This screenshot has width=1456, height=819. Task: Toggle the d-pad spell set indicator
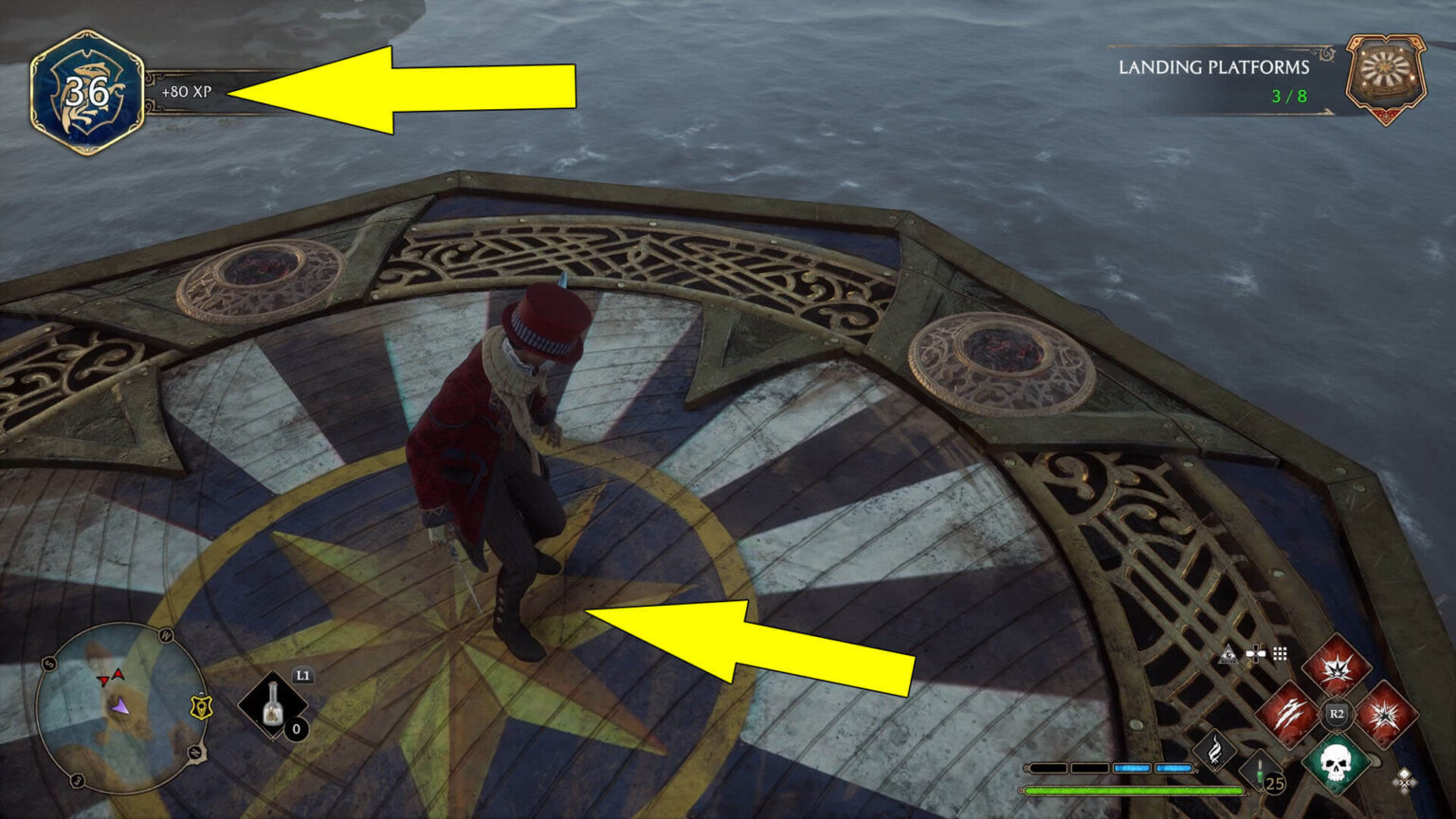tap(1254, 652)
